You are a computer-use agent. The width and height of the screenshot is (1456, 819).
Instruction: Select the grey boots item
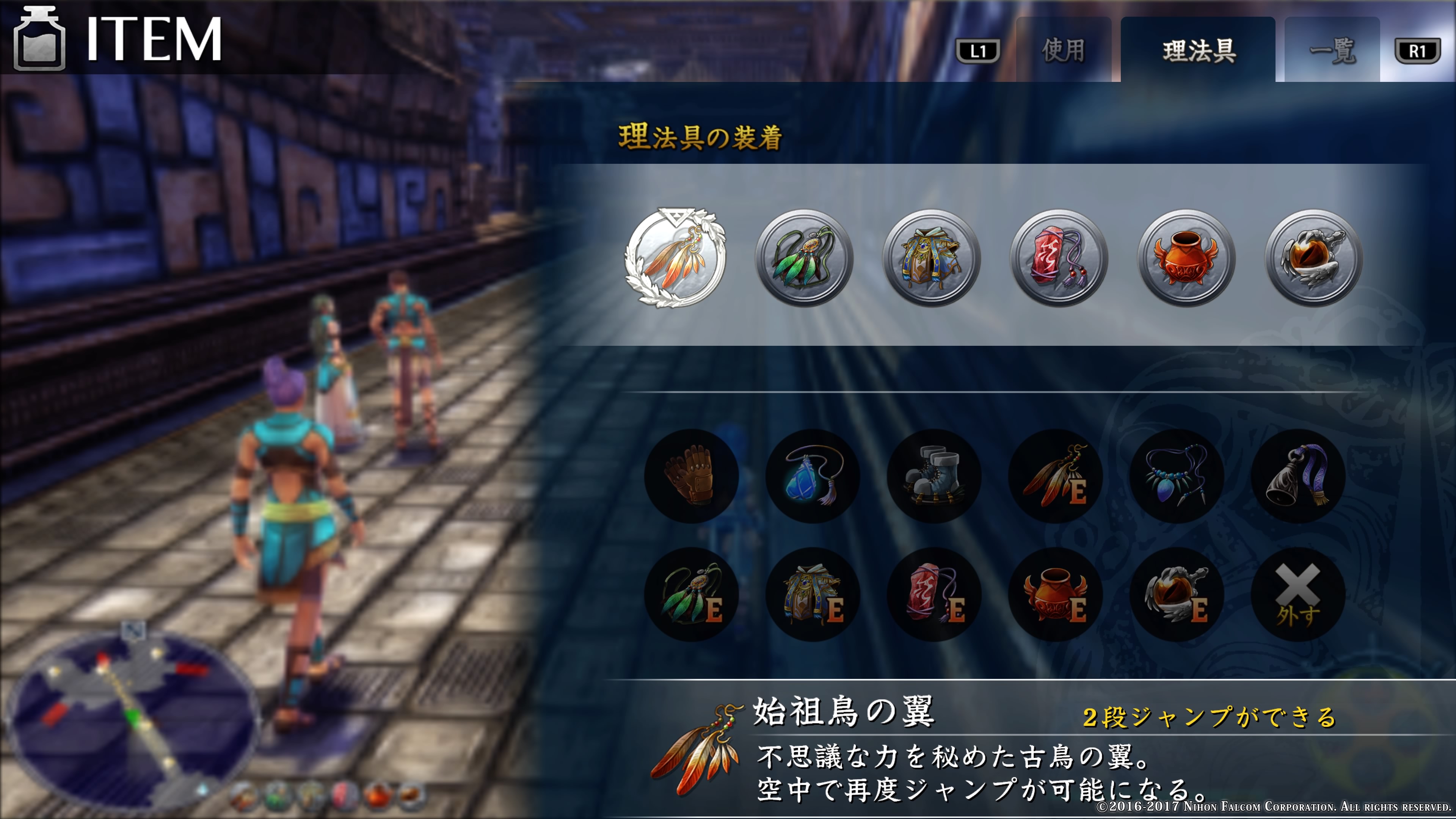click(934, 476)
